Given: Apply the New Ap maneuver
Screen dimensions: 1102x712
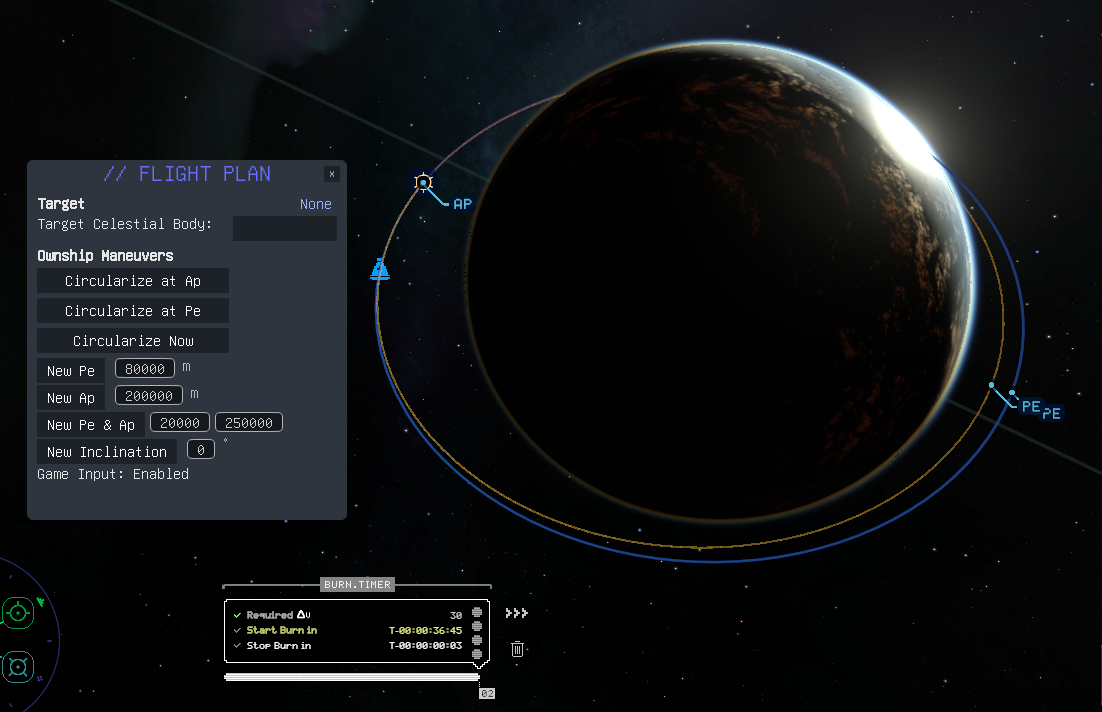Looking at the screenshot, I should pos(71,398).
